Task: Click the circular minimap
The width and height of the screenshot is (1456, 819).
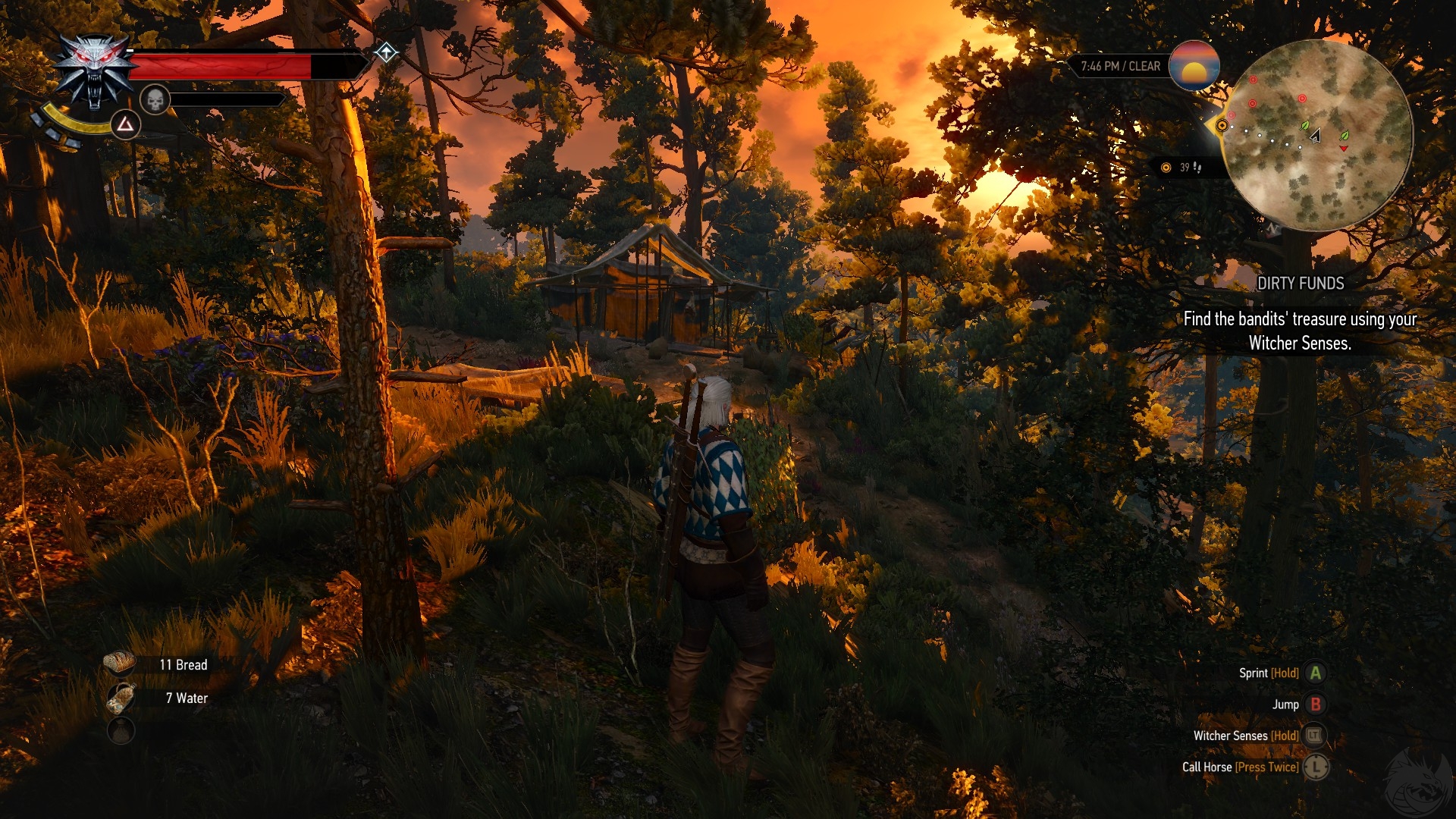Action: pyautogui.click(x=1318, y=135)
